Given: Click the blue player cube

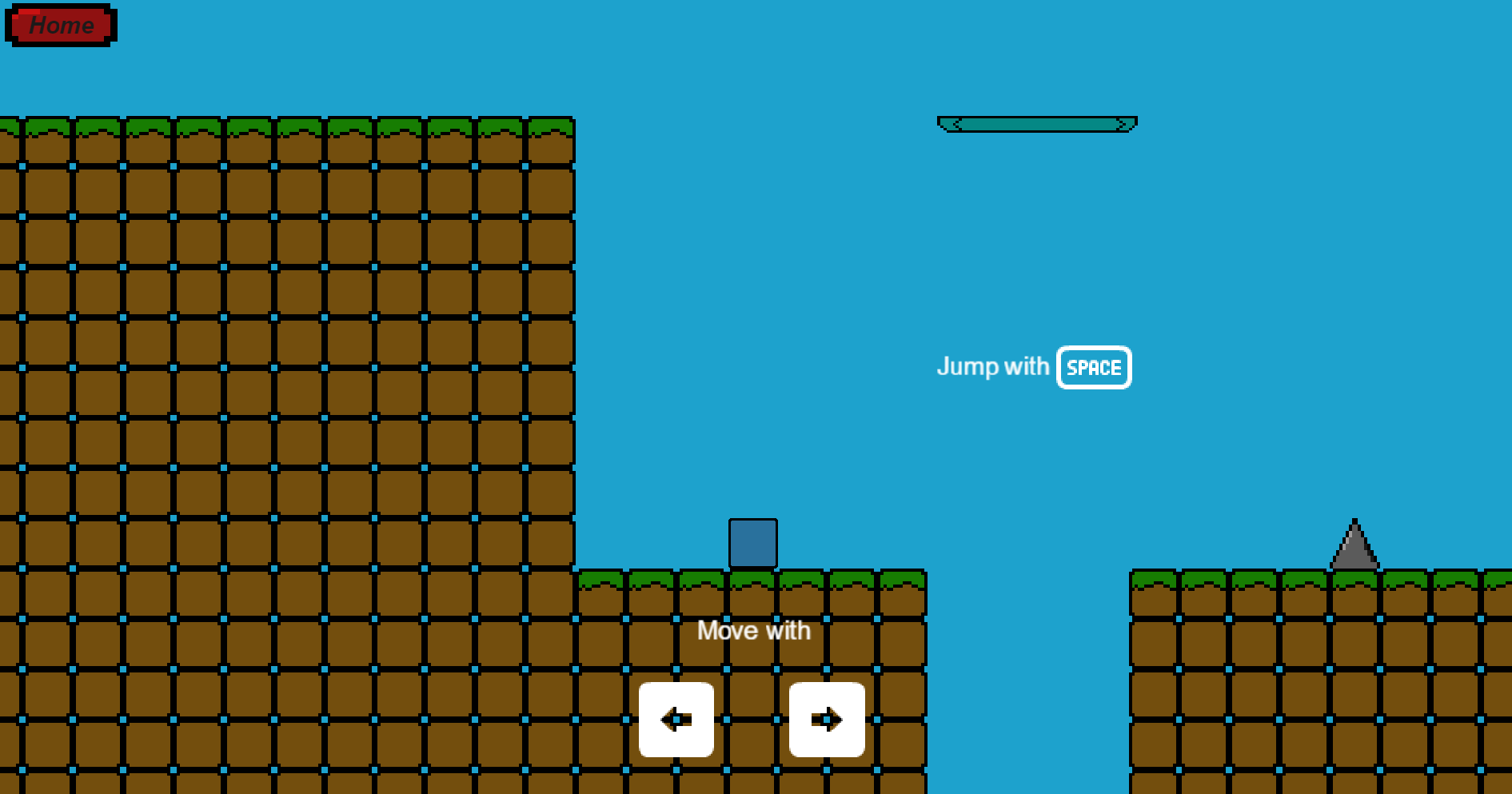Looking at the screenshot, I should [752, 542].
